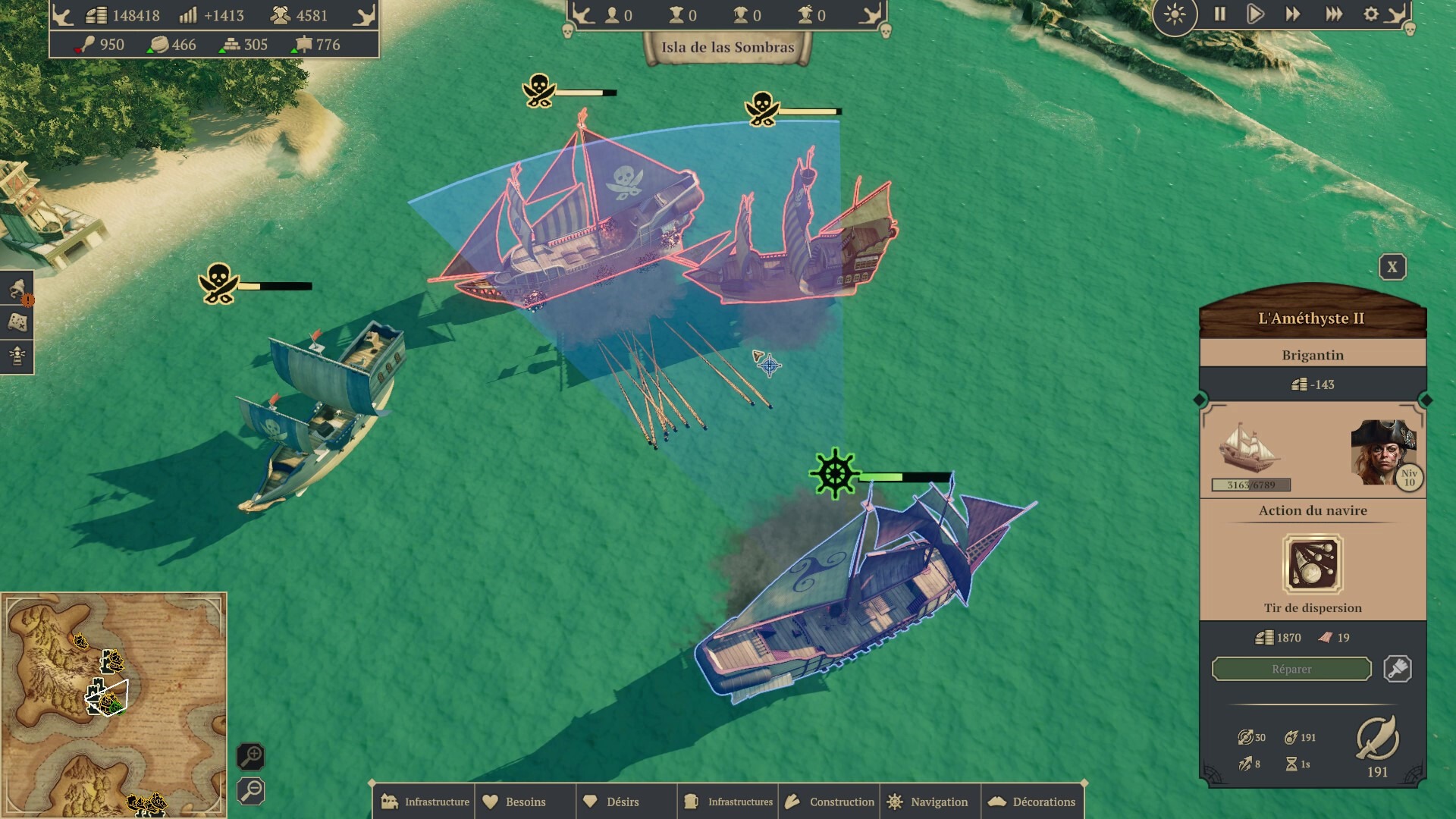The width and height of the screenshot is (1456, 819).
Task: Zoom in on the minimap
Action: [251, 756]
